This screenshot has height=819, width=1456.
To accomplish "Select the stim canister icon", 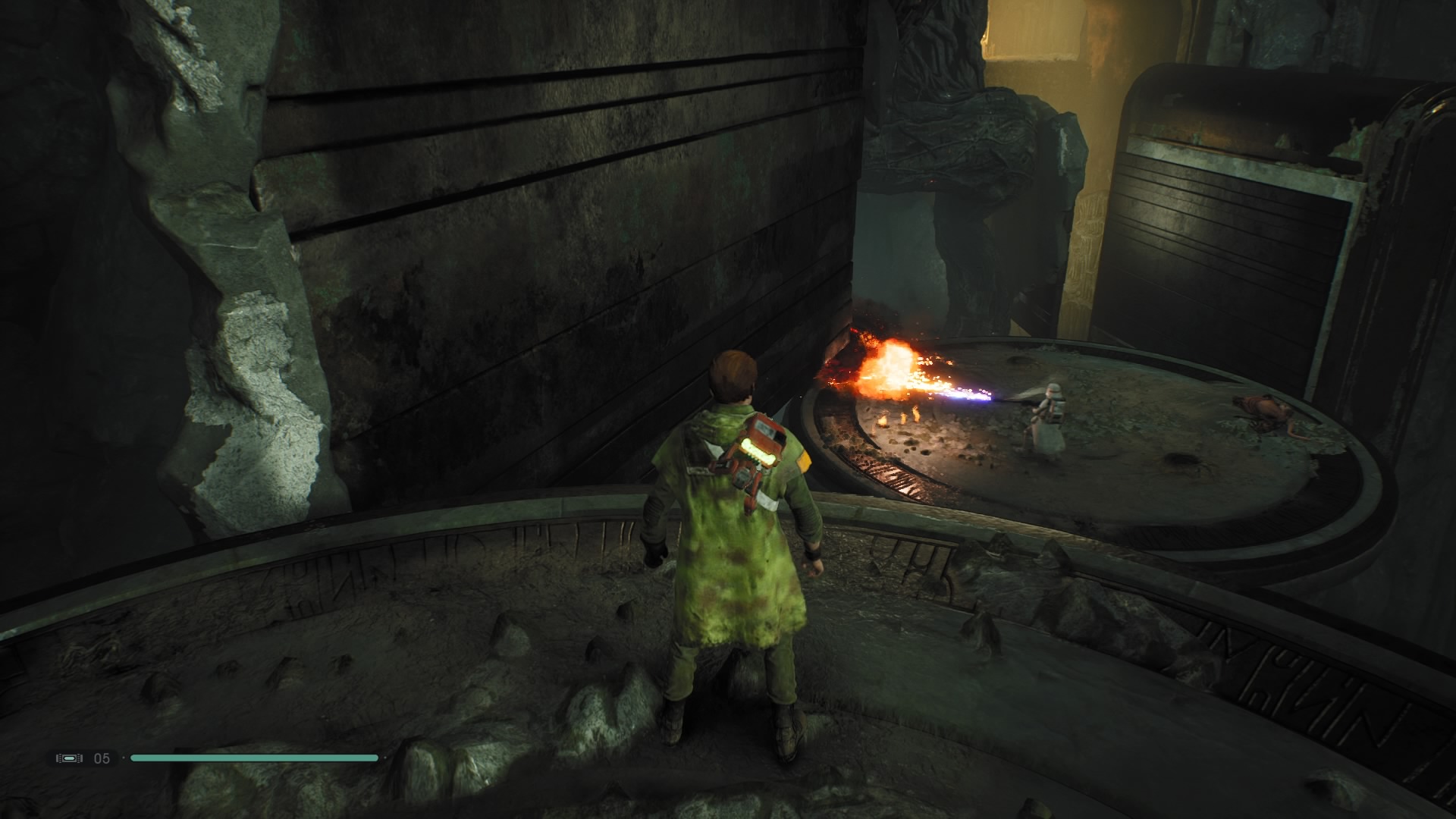I will [69, 758].
